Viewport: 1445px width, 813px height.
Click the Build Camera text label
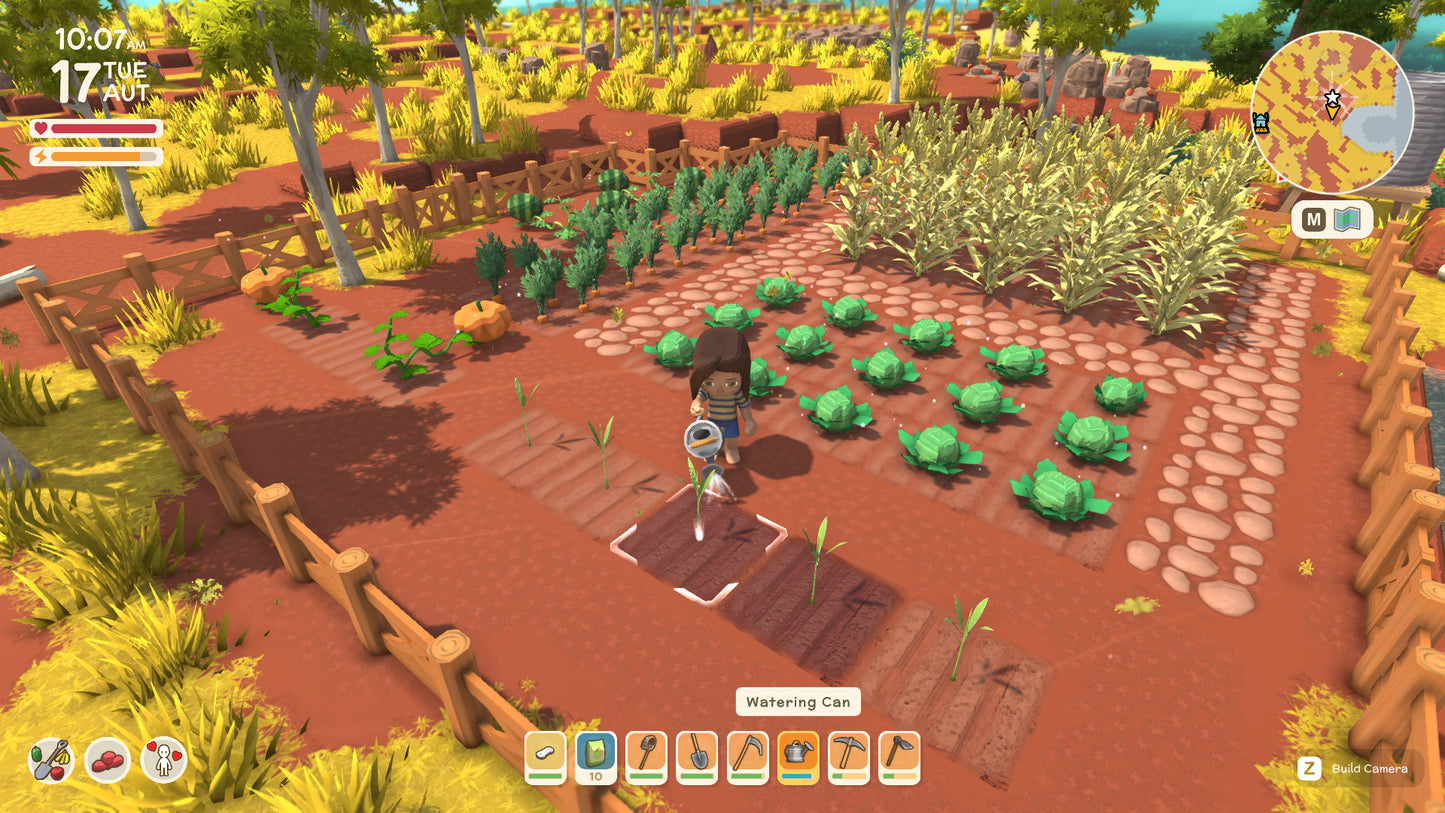point(1370,769)
